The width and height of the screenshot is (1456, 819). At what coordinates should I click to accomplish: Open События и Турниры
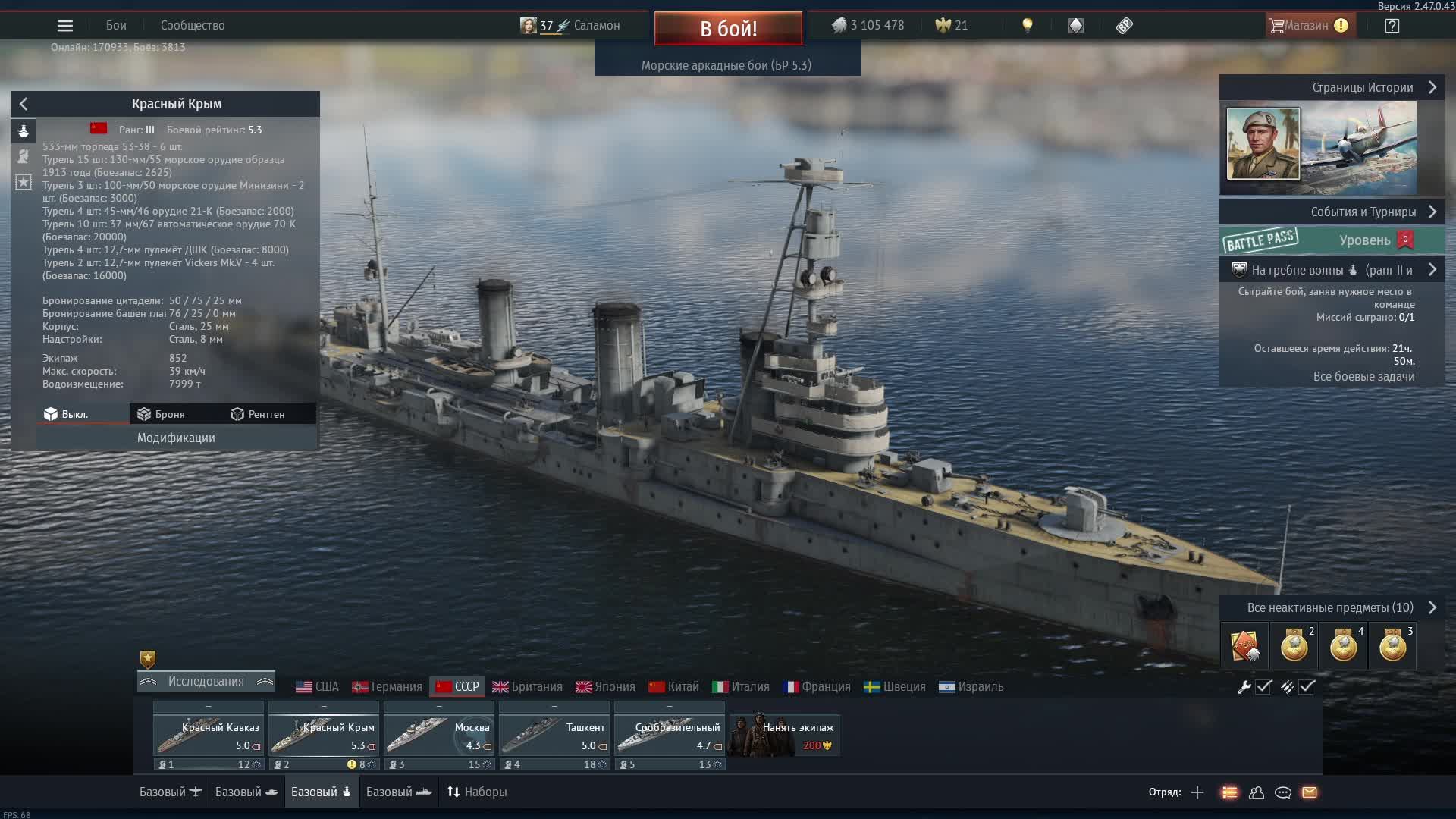(x=1363, y=212)
